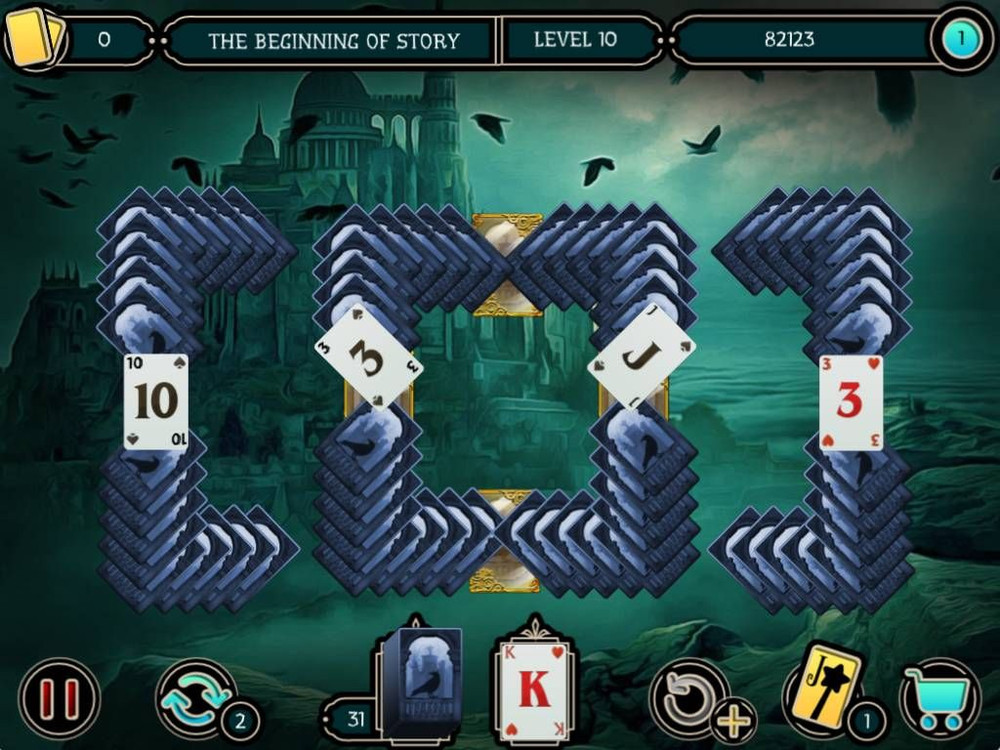Select the 10 of spades card
The height and width of the screenshot is (750, 1000).
pyautogui.click(x=156, y=401)
